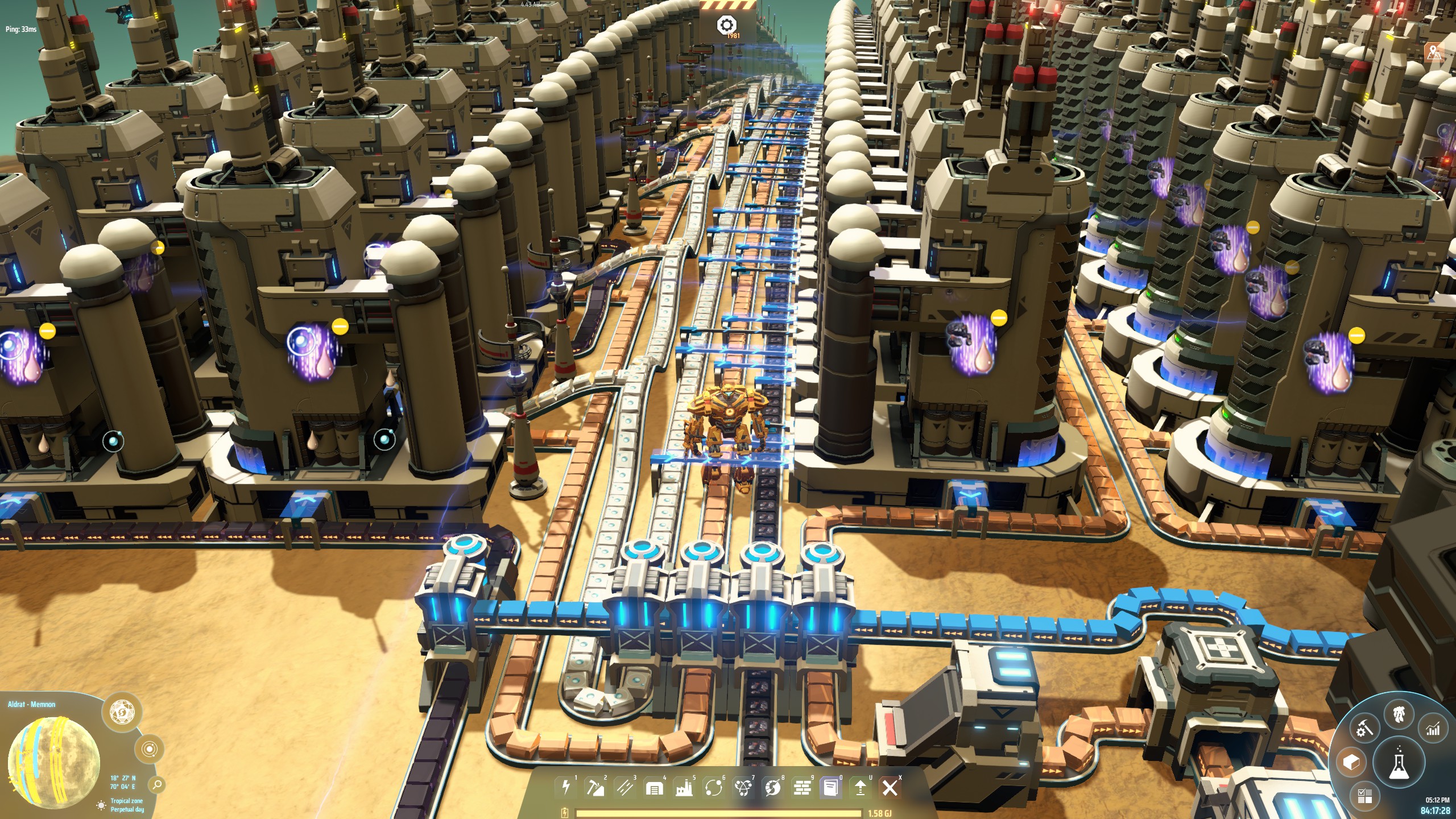Activate the upgrade arrow tool
This screenshot has height=819, width=1456.
[861, 788]
